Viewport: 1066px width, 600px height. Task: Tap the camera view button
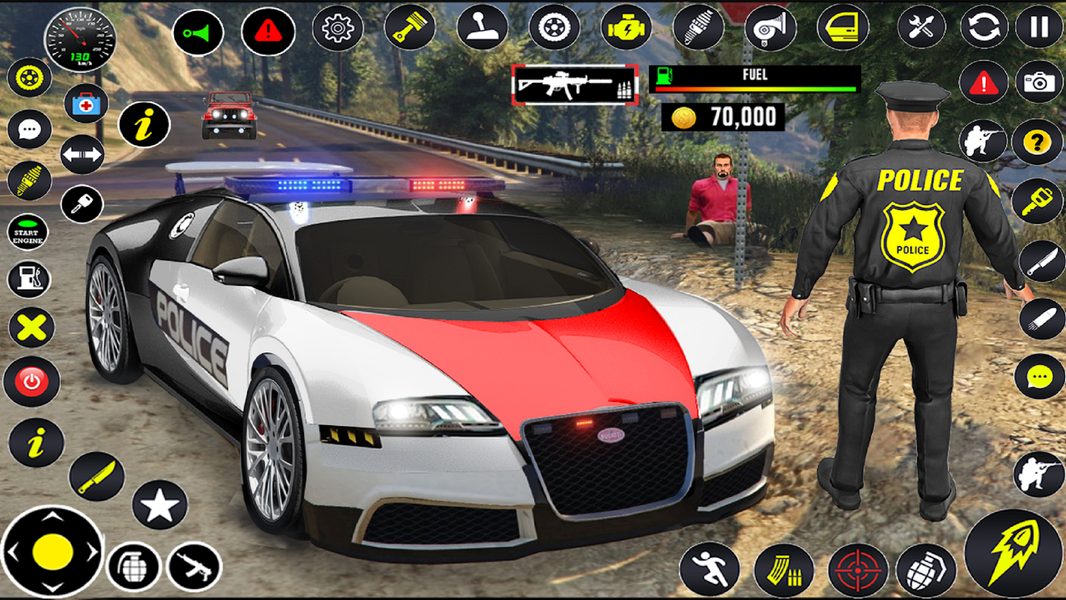(x=1039, y=83)
